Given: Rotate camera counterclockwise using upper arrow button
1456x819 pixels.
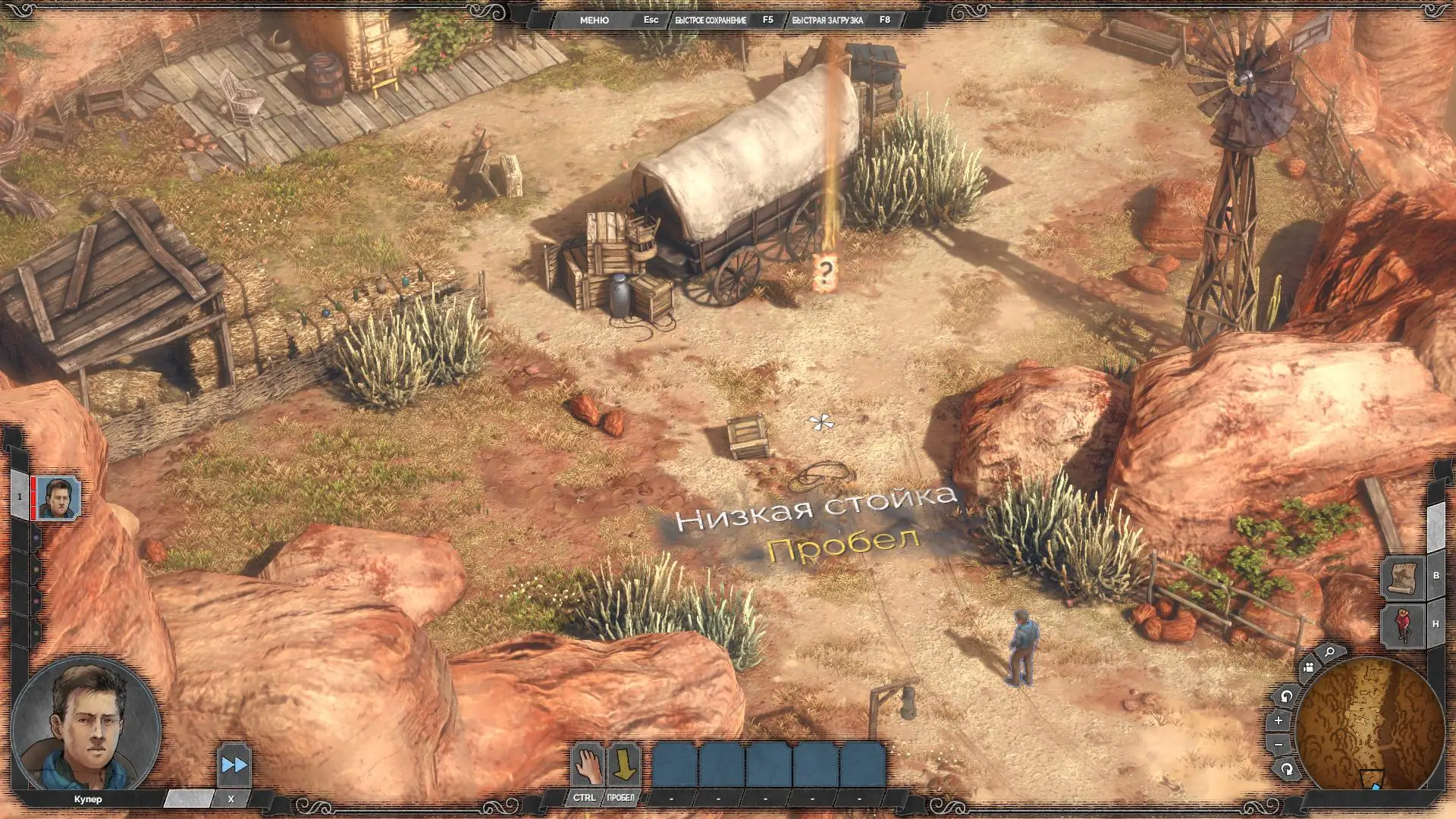Looking at the screenshot, I should [x=1285, y=696].
